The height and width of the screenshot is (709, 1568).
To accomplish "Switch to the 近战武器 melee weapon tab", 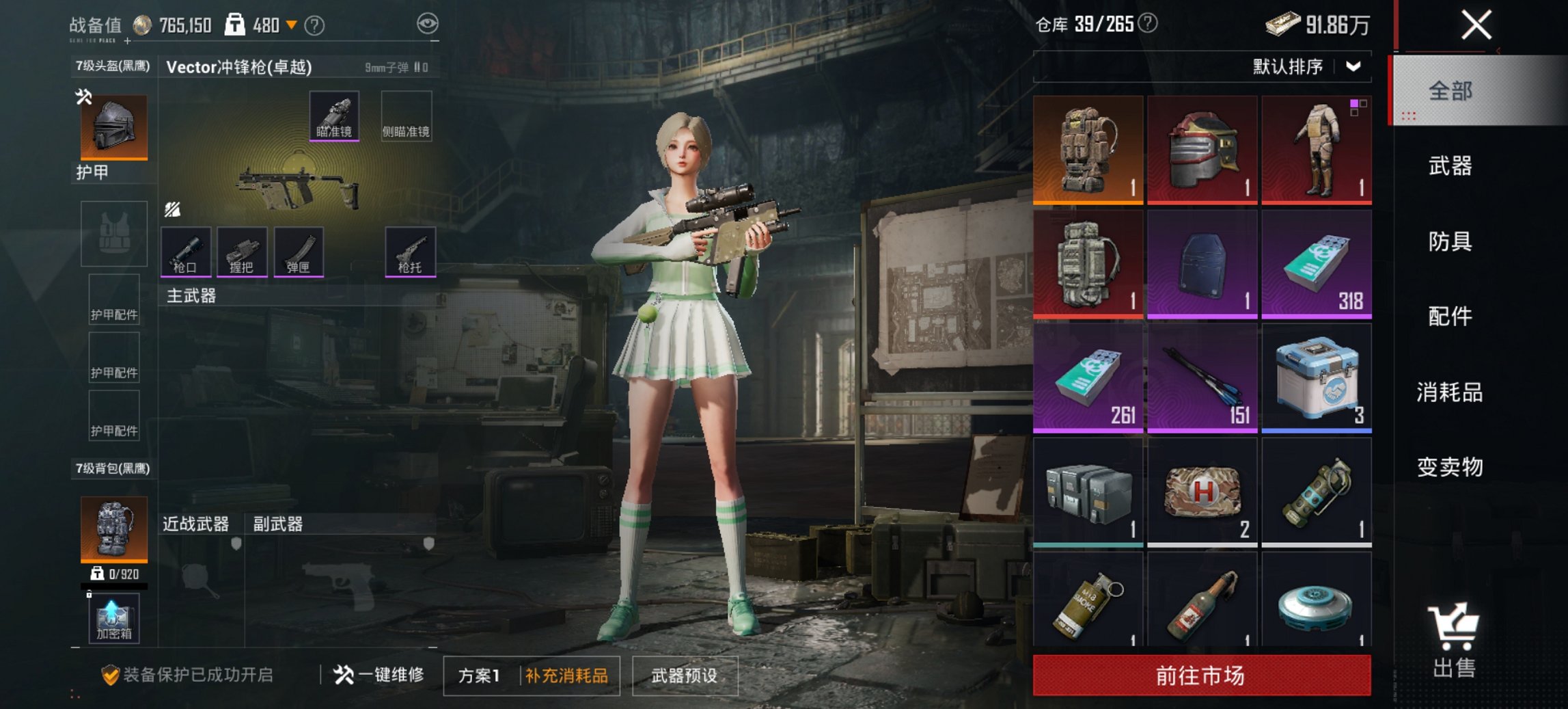I will (x=195, y=523).
